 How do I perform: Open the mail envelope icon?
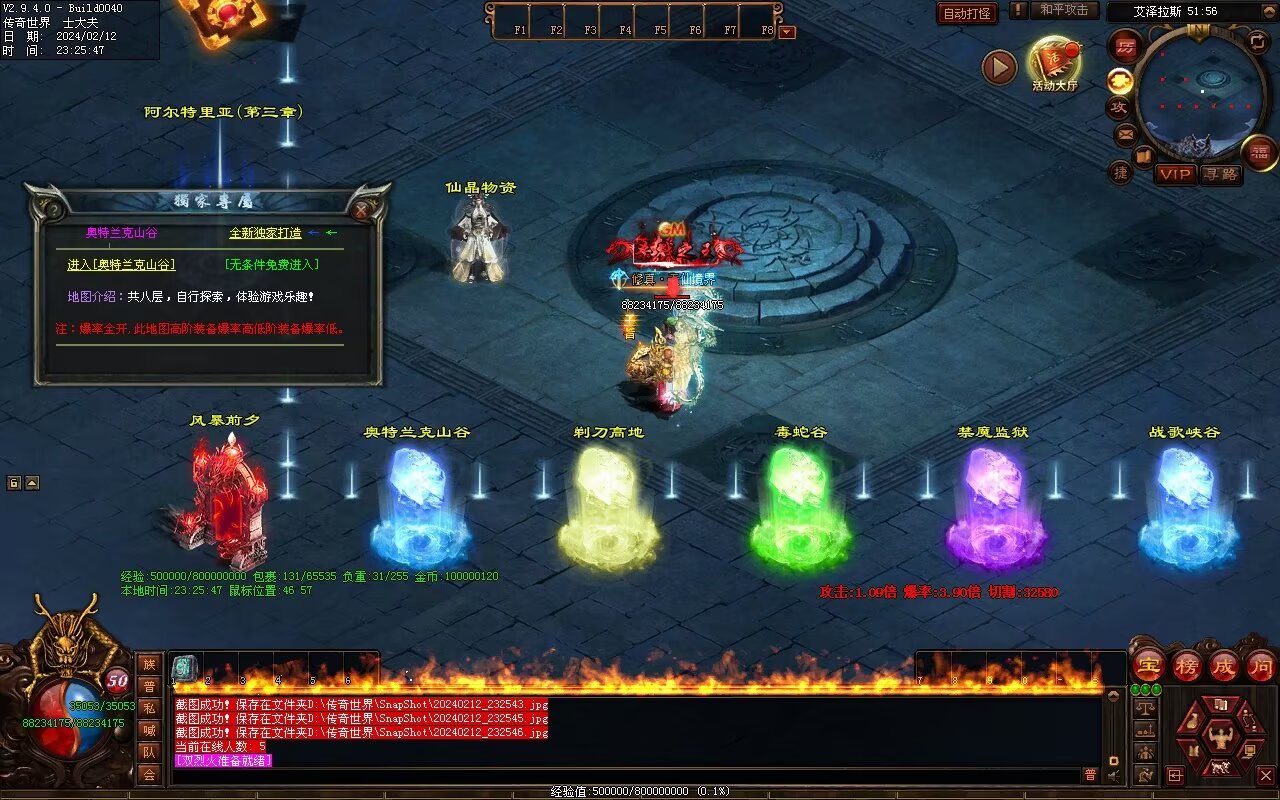[1126, 133]
